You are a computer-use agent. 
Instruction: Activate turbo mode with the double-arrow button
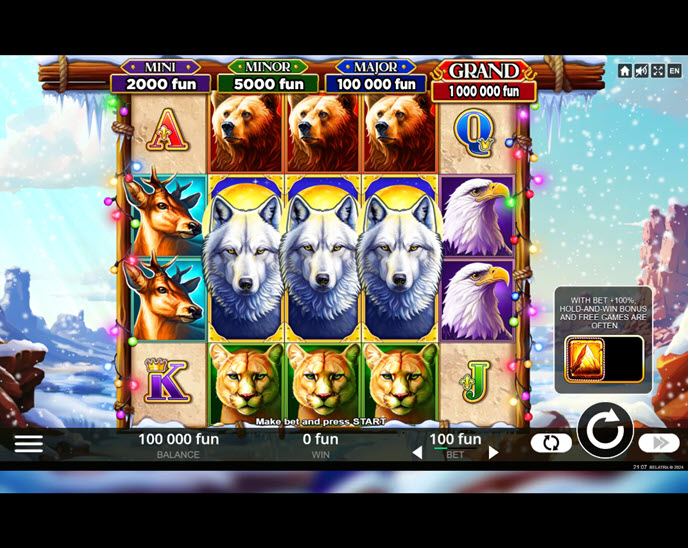point(659,442)
